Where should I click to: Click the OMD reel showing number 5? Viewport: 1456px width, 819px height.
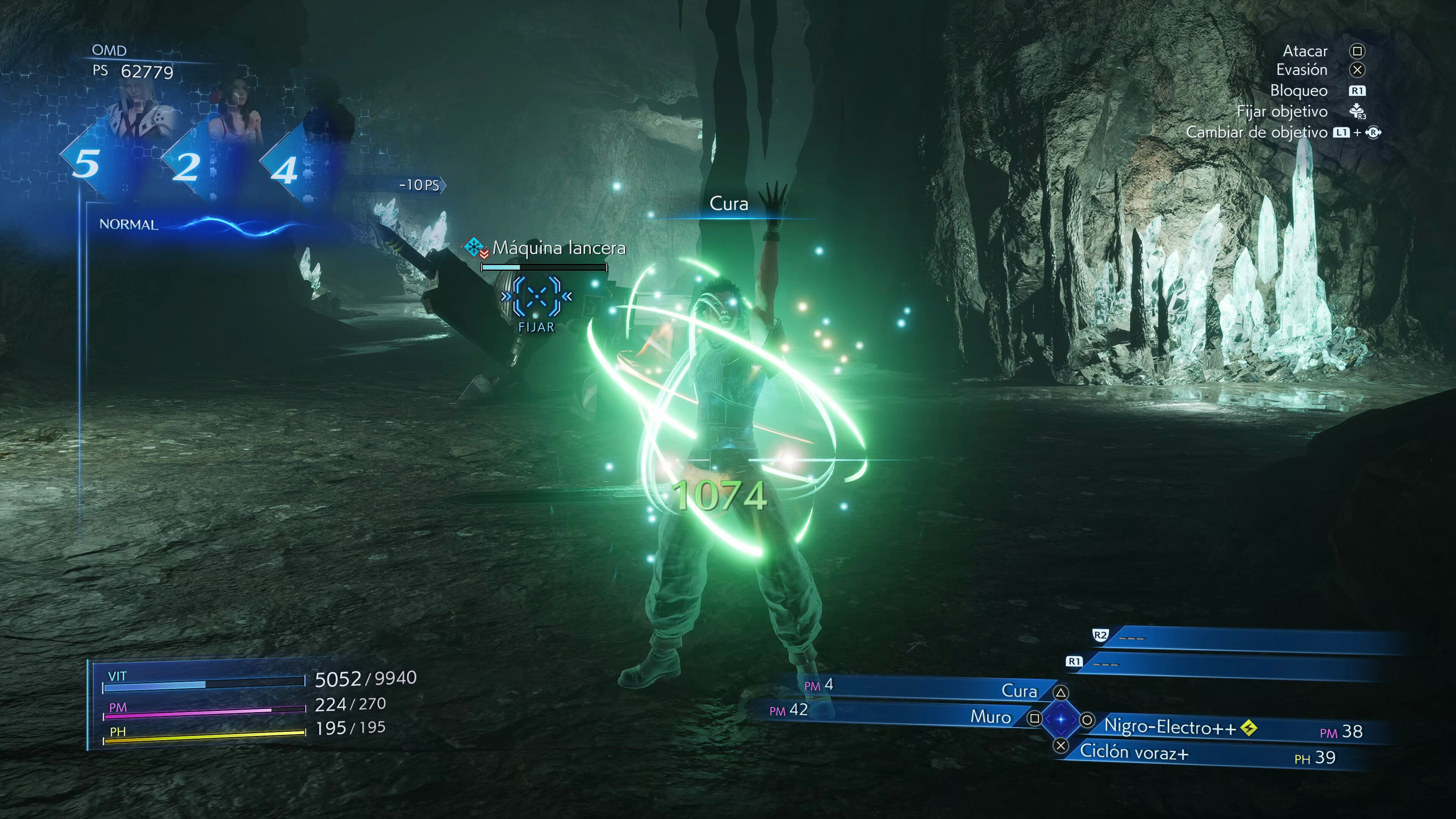[x=86, y=164]
